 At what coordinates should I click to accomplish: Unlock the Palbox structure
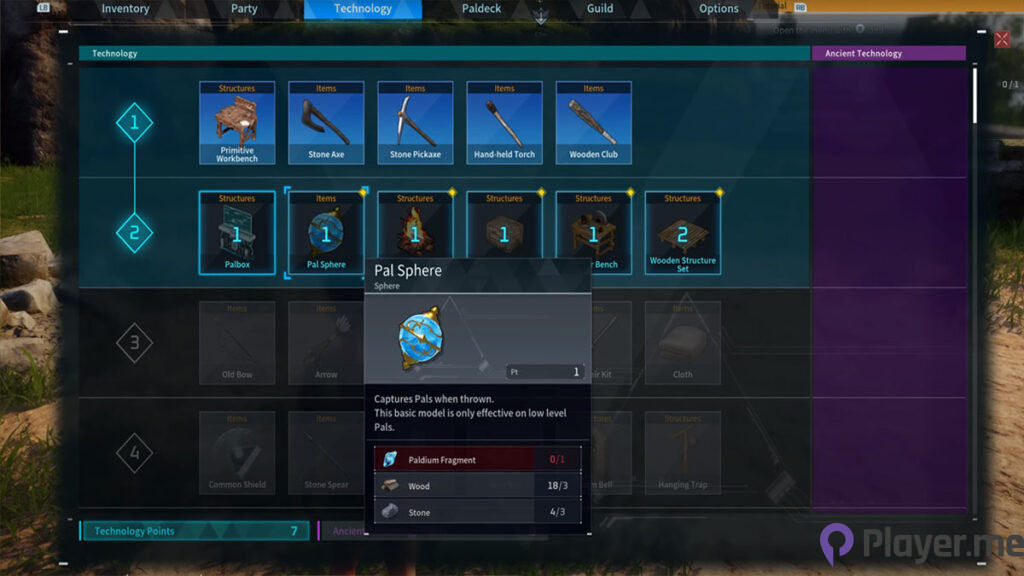pyautogui.click(x=237, y=233)
